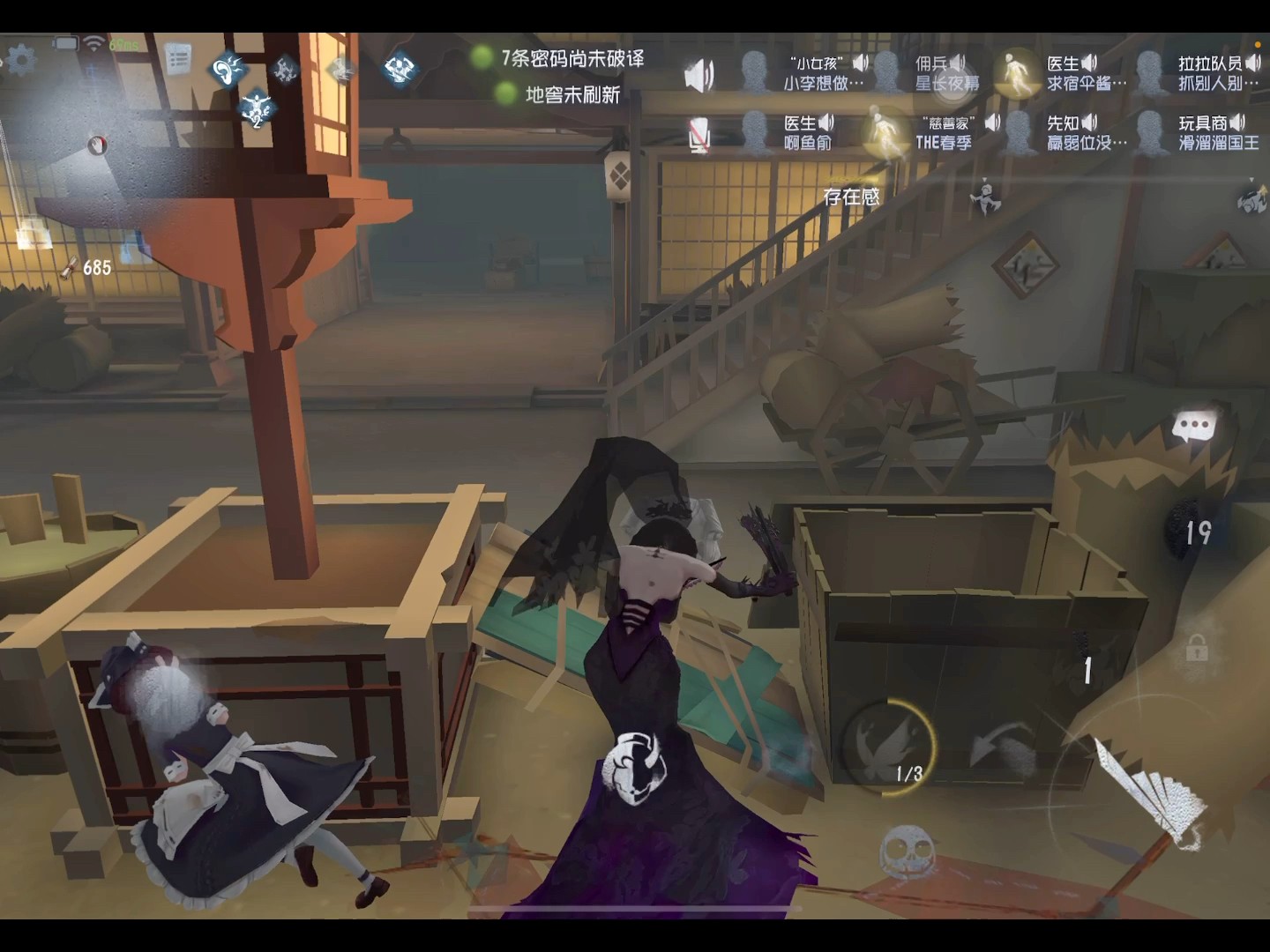The image size is (1270, 952).
Task: Open the chat bubble panel on the right
Action: 1195,425
